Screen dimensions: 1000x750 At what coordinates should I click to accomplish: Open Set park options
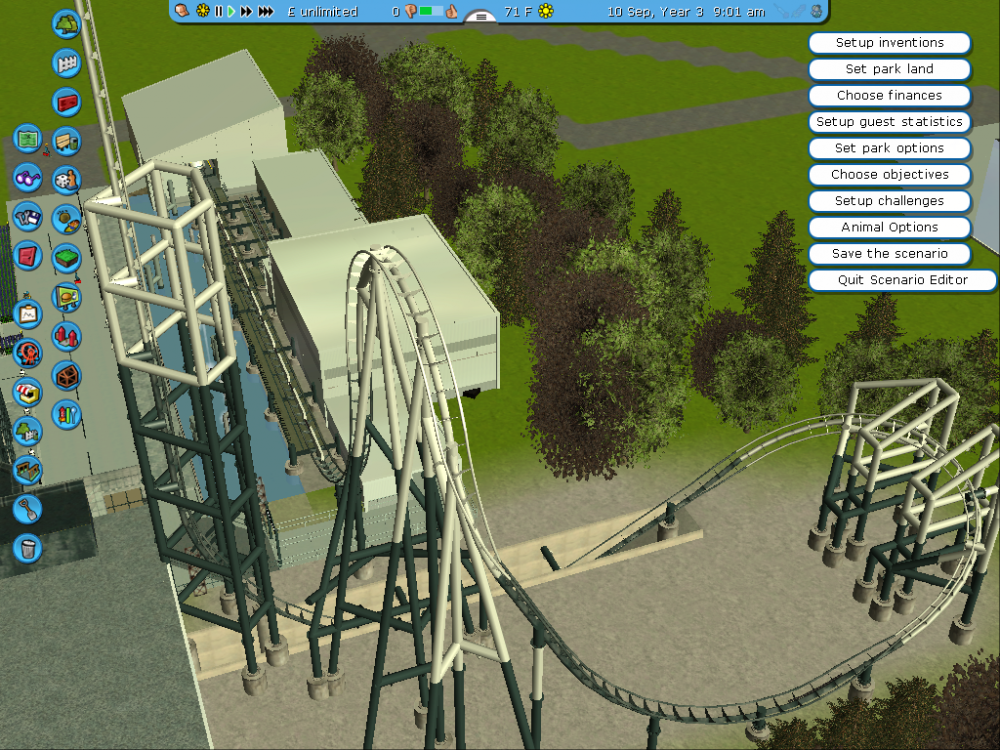coord(889,148)
